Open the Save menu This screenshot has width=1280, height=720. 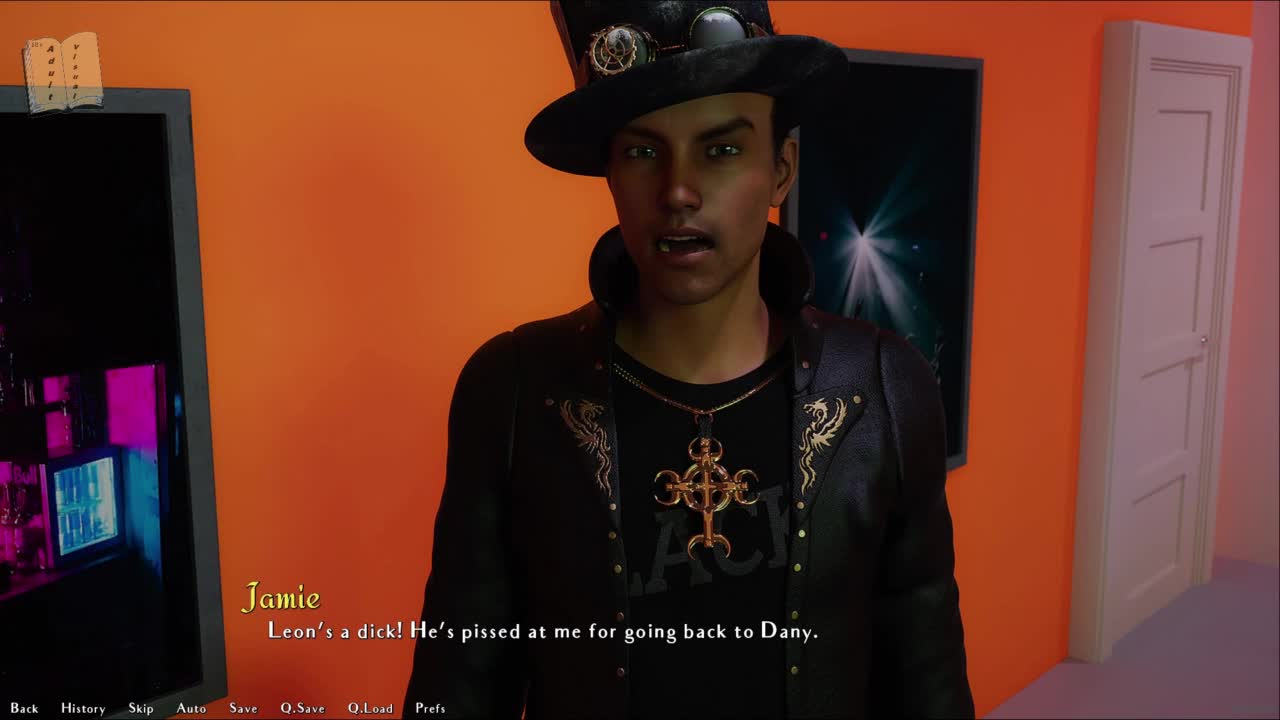243,708
